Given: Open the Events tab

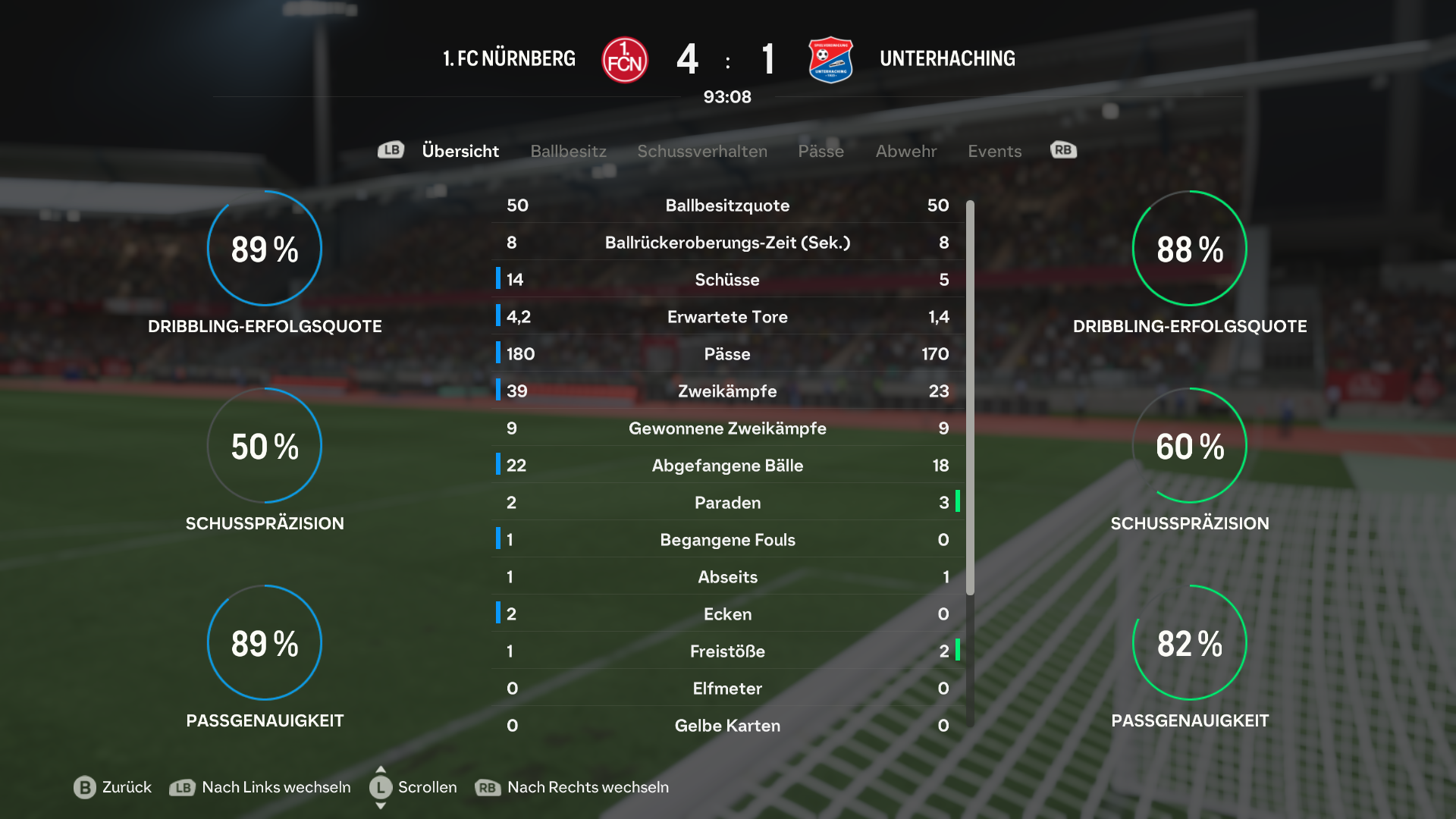Looking at the screenshot, I should 994,151.
